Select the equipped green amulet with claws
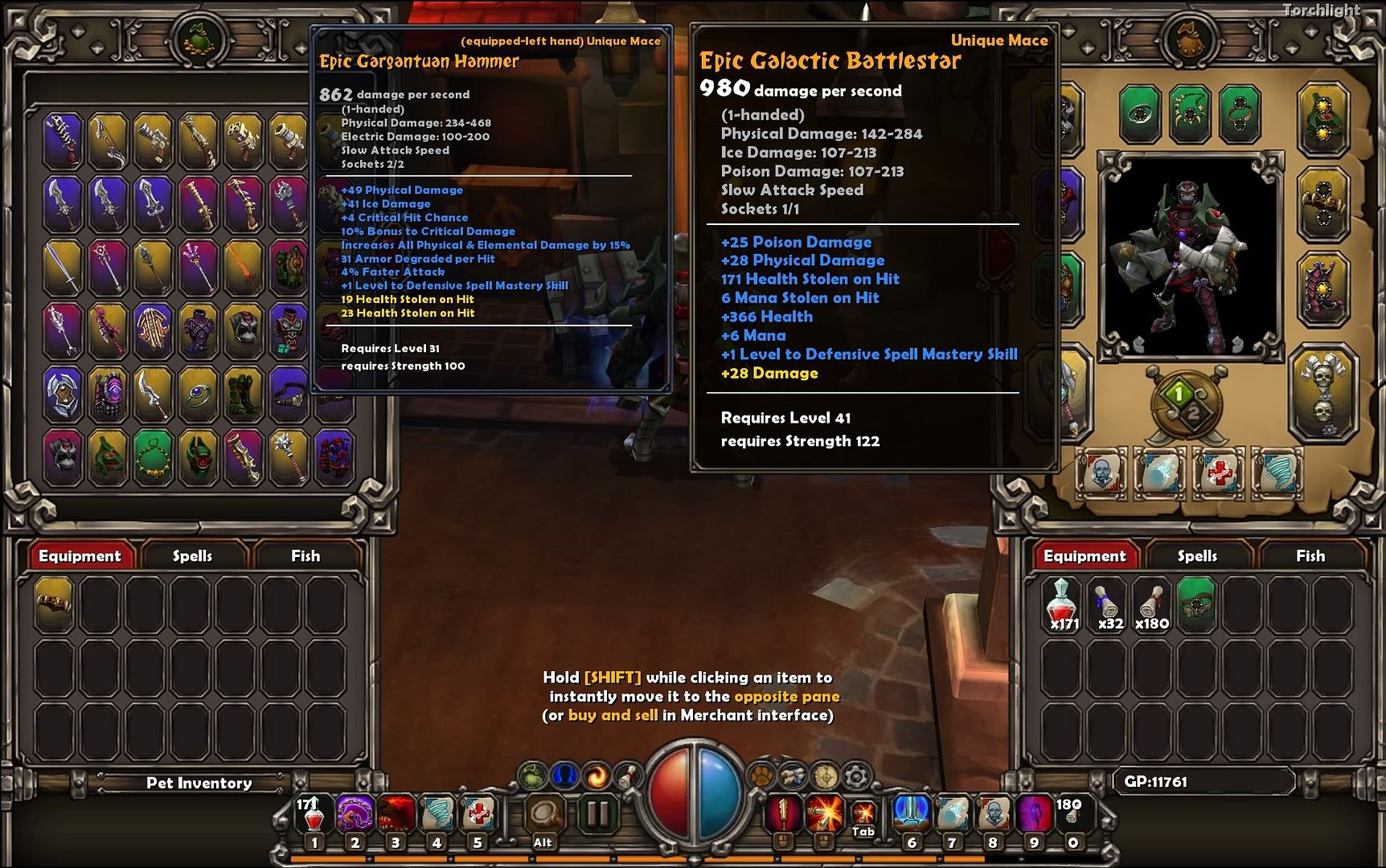 [1190, 114]
